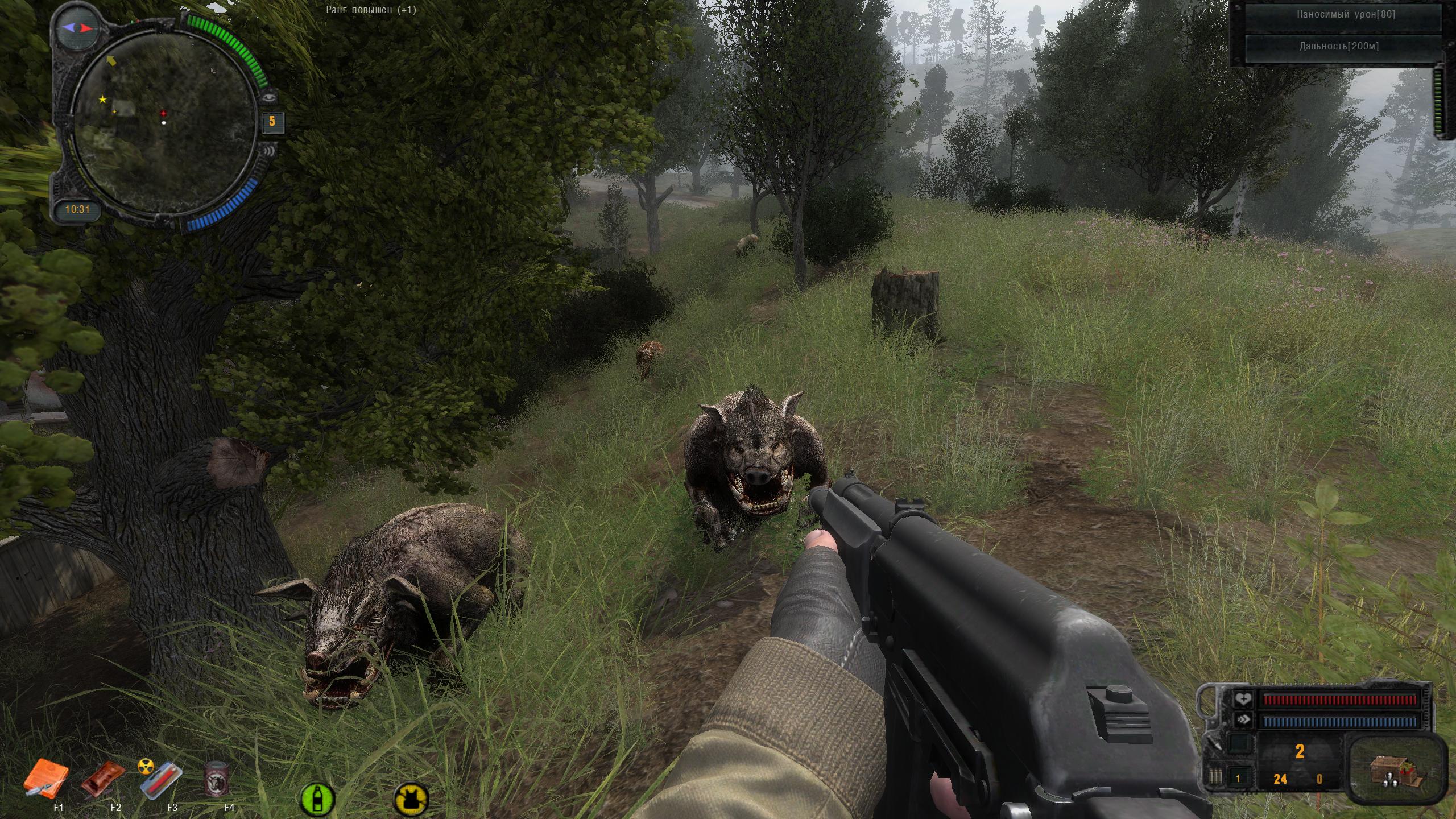Click the red enemy dot on the minimap
This screenshot has width=1456, height=819.
click(164, 113)
